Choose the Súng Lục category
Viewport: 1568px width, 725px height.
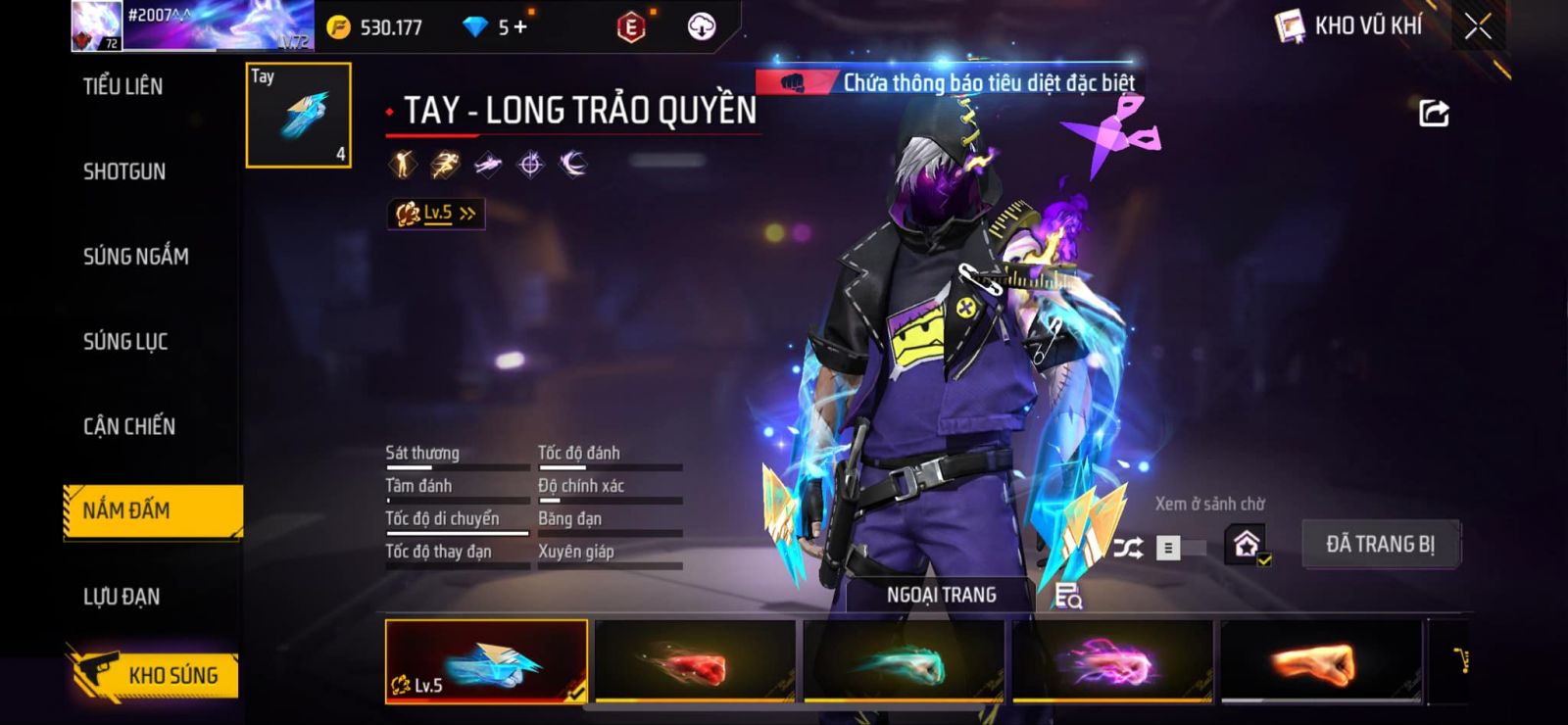(x=125, y=342)
